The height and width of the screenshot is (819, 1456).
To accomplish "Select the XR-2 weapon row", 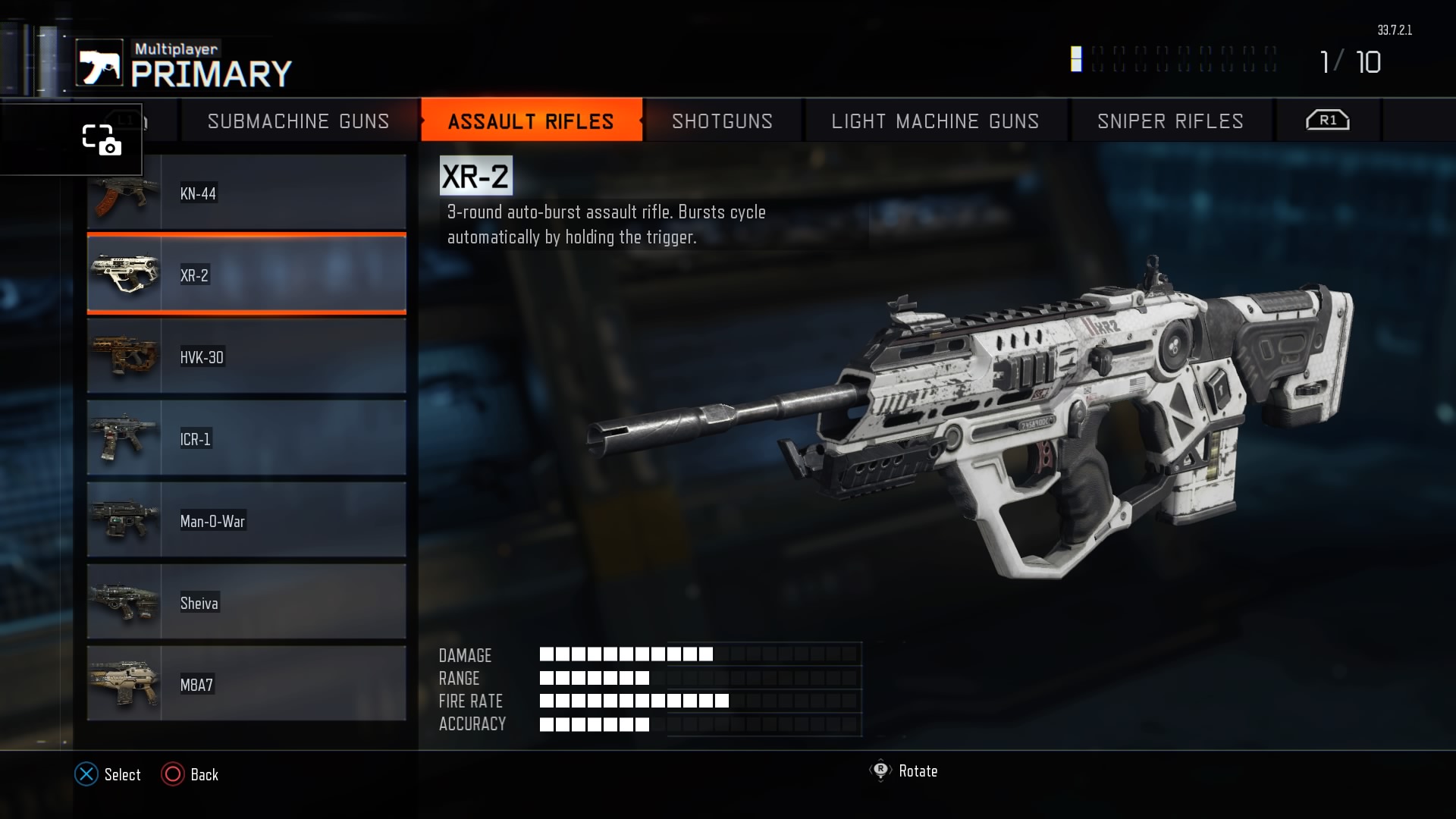I will 246,275.
